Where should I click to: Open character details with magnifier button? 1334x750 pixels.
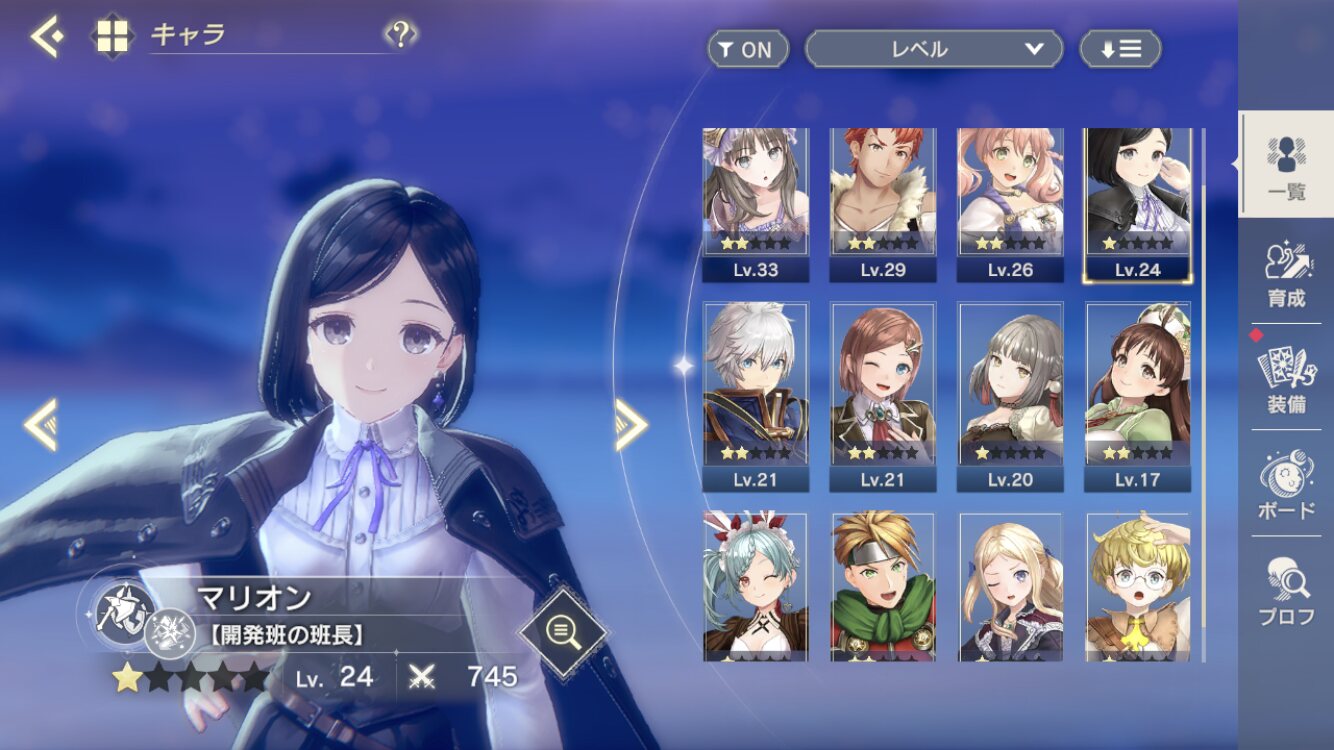[563, 631]
